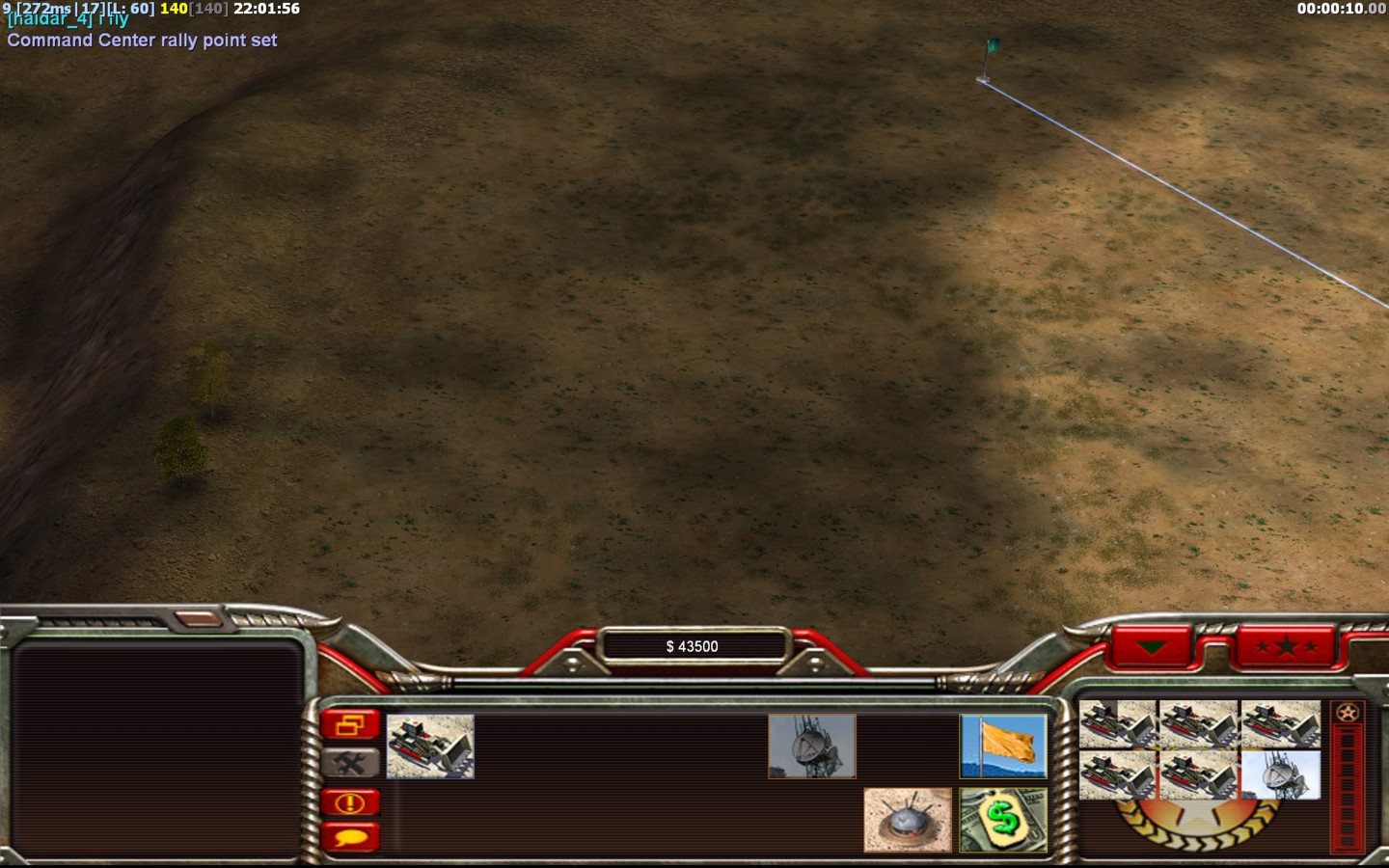The image size is (1389, 868).
Task: Click the grey wrench and hammer button
Action: click(x=349, y=763)
